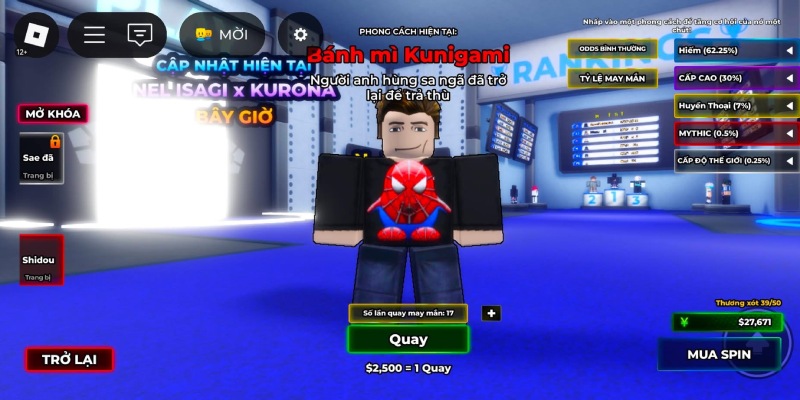
Task: Choose the locked Sae đã style slot
Action: click(x=42, y=158)
